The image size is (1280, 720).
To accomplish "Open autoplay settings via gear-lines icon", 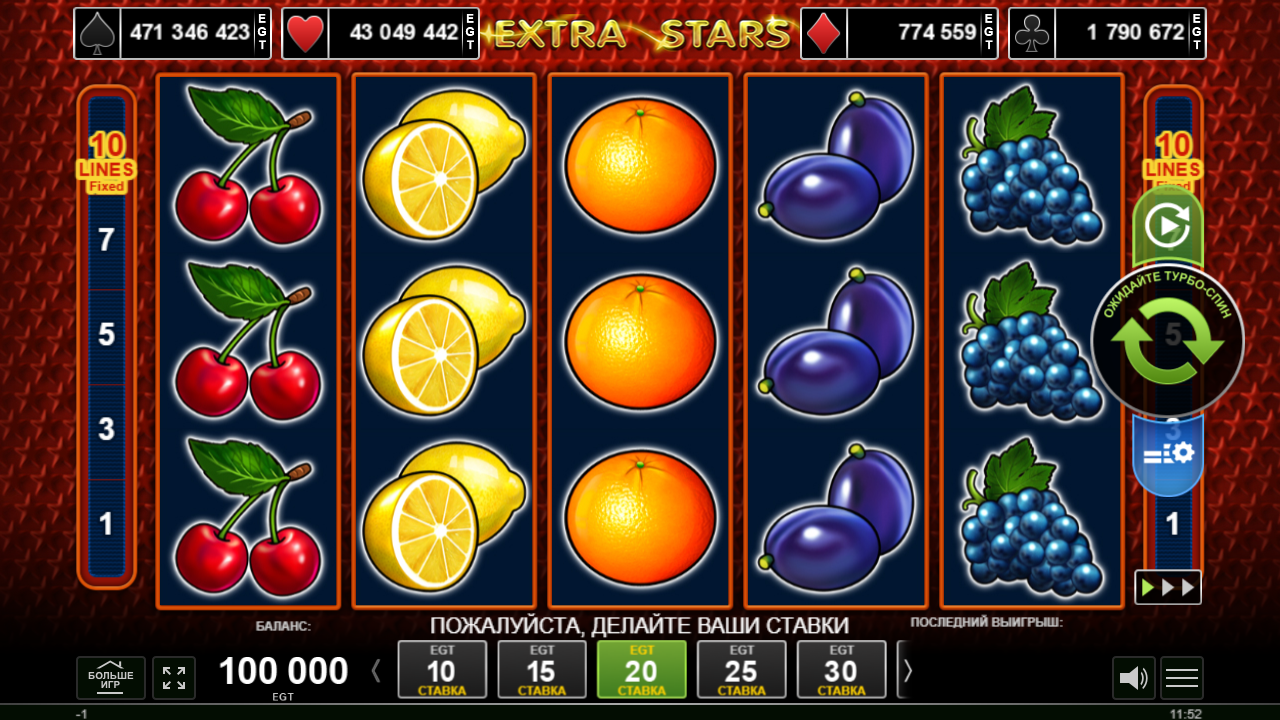I will point(1168,452).
